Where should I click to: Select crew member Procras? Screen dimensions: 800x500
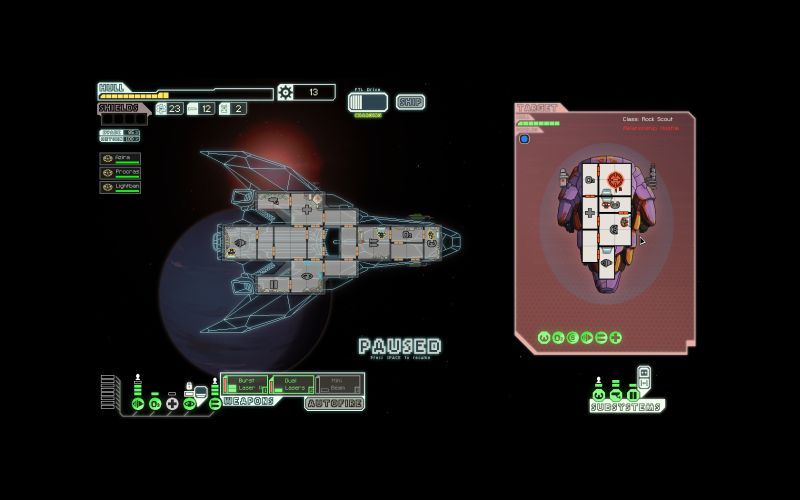[120, 172]
